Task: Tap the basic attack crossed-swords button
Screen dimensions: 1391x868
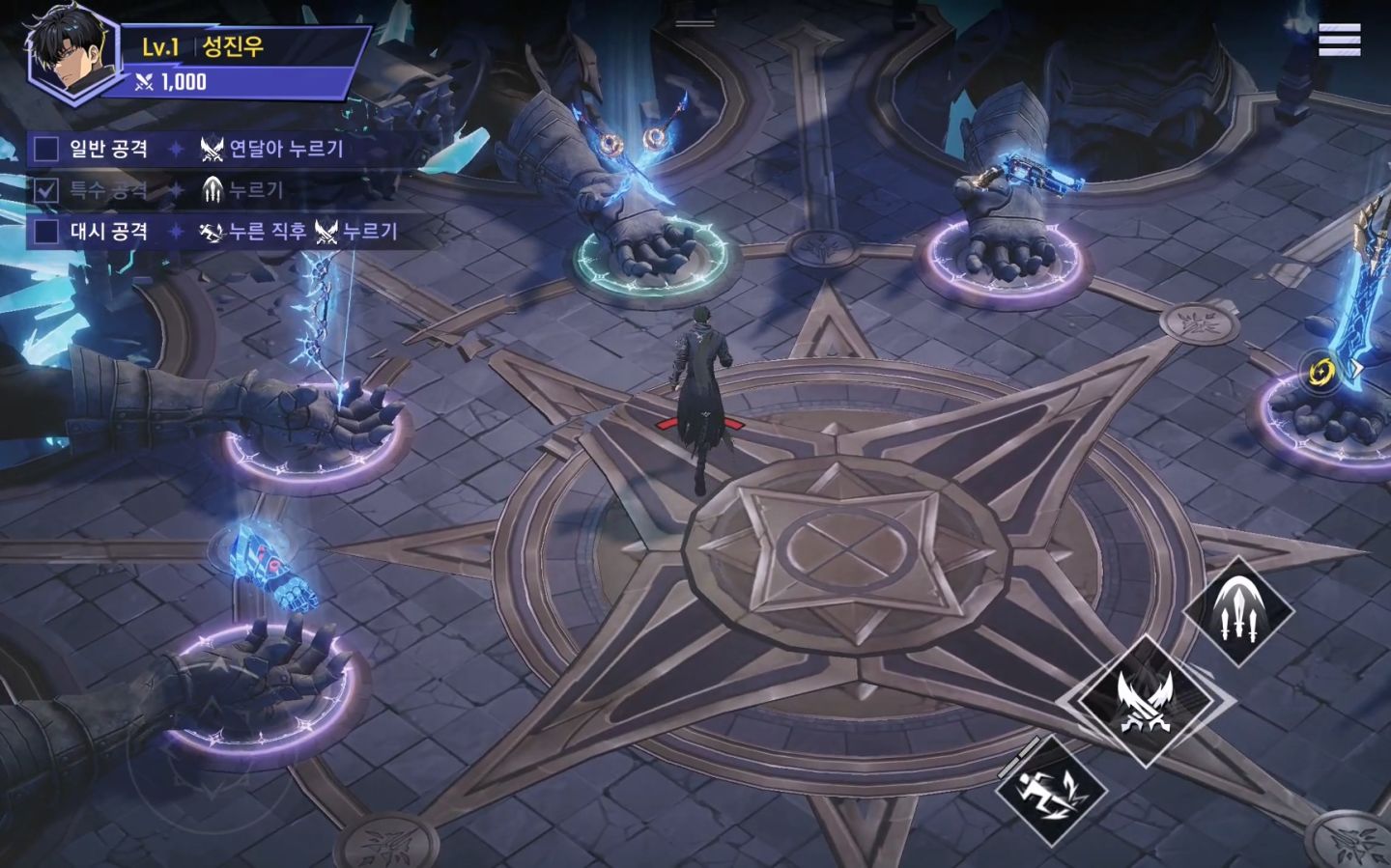Action: pyautogui.click(x=1145, y=700)
